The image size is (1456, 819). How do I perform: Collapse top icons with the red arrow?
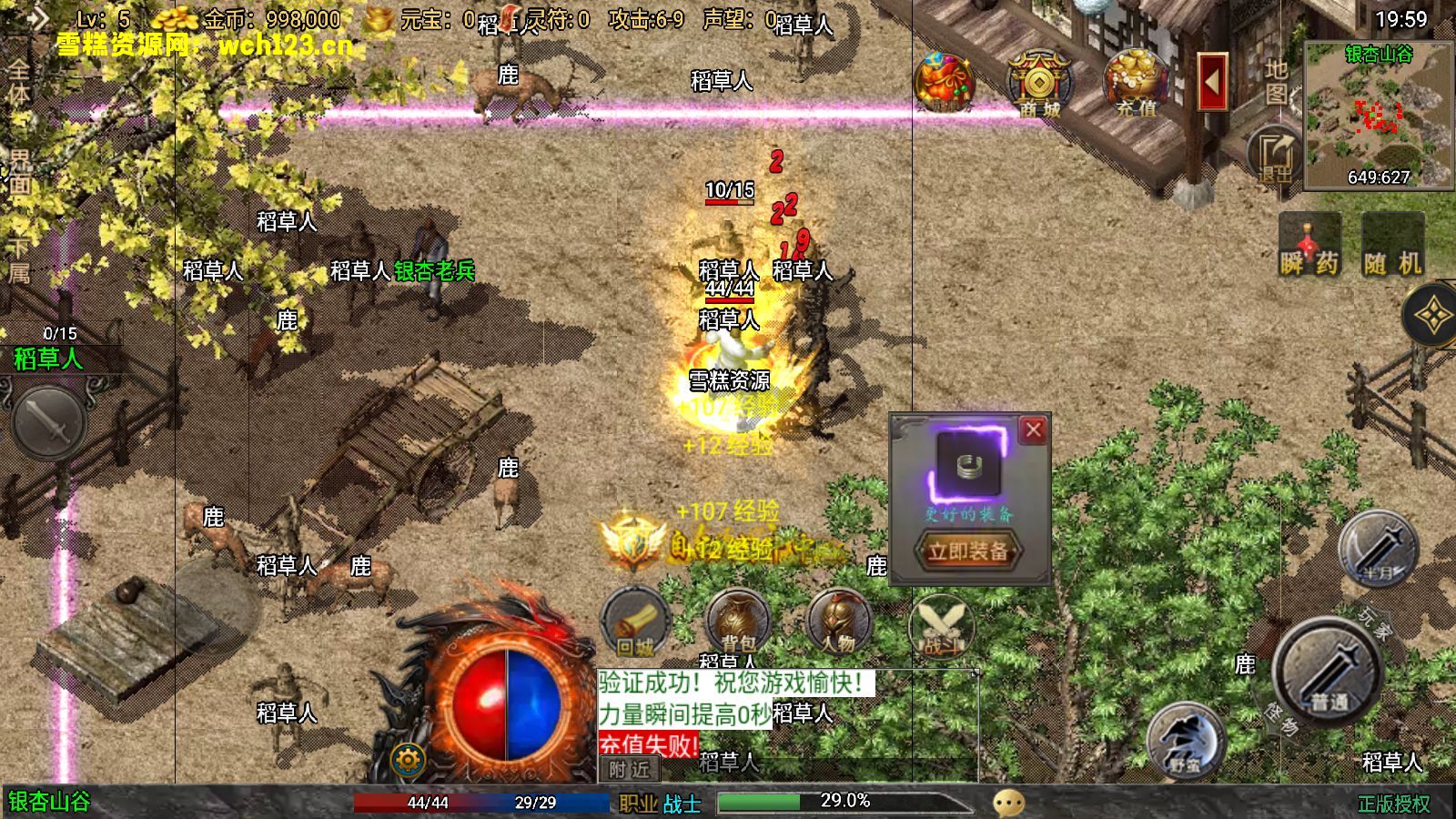coord(1212,82)
